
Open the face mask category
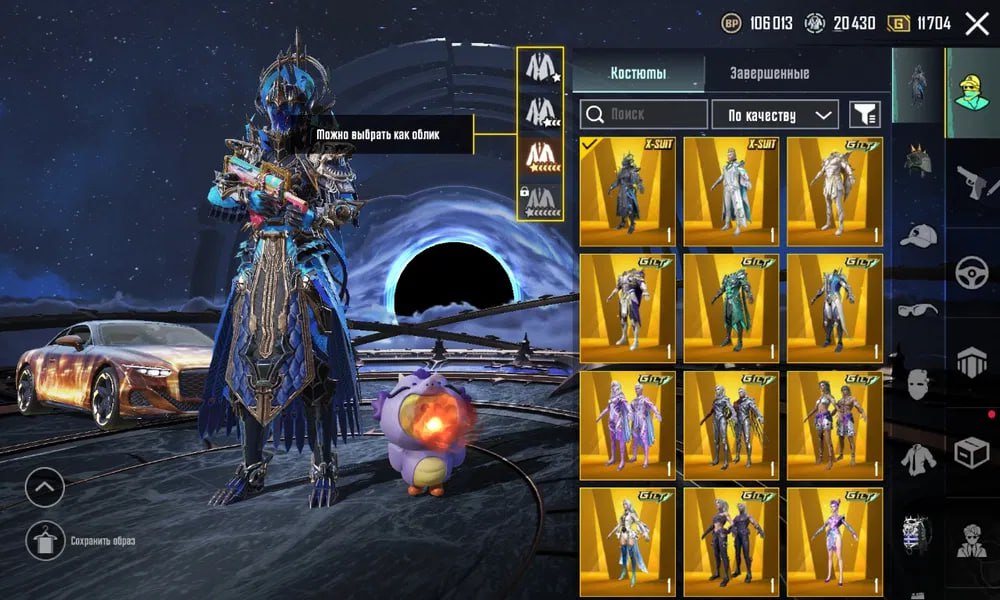918,384
